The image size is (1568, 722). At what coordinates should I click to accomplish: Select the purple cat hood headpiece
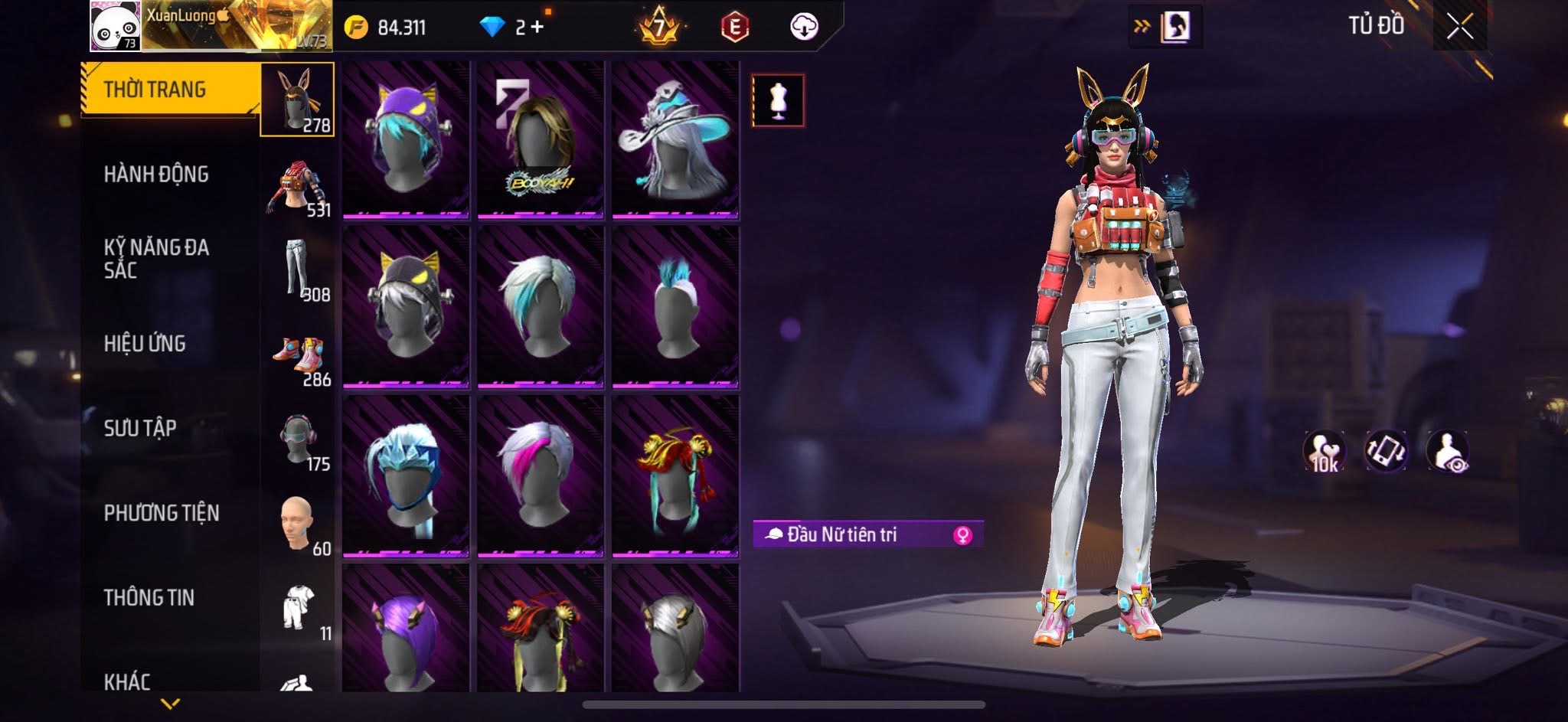click(406, 139)
